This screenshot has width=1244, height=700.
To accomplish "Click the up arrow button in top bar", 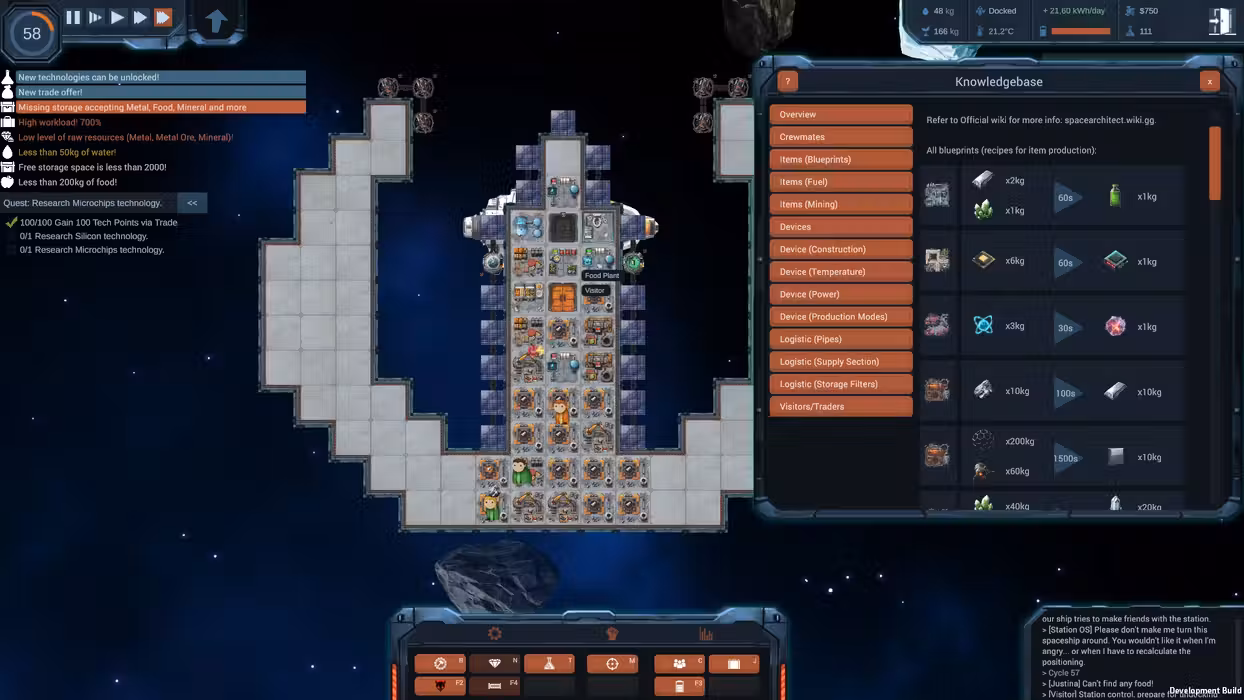I will coord(216,21).
